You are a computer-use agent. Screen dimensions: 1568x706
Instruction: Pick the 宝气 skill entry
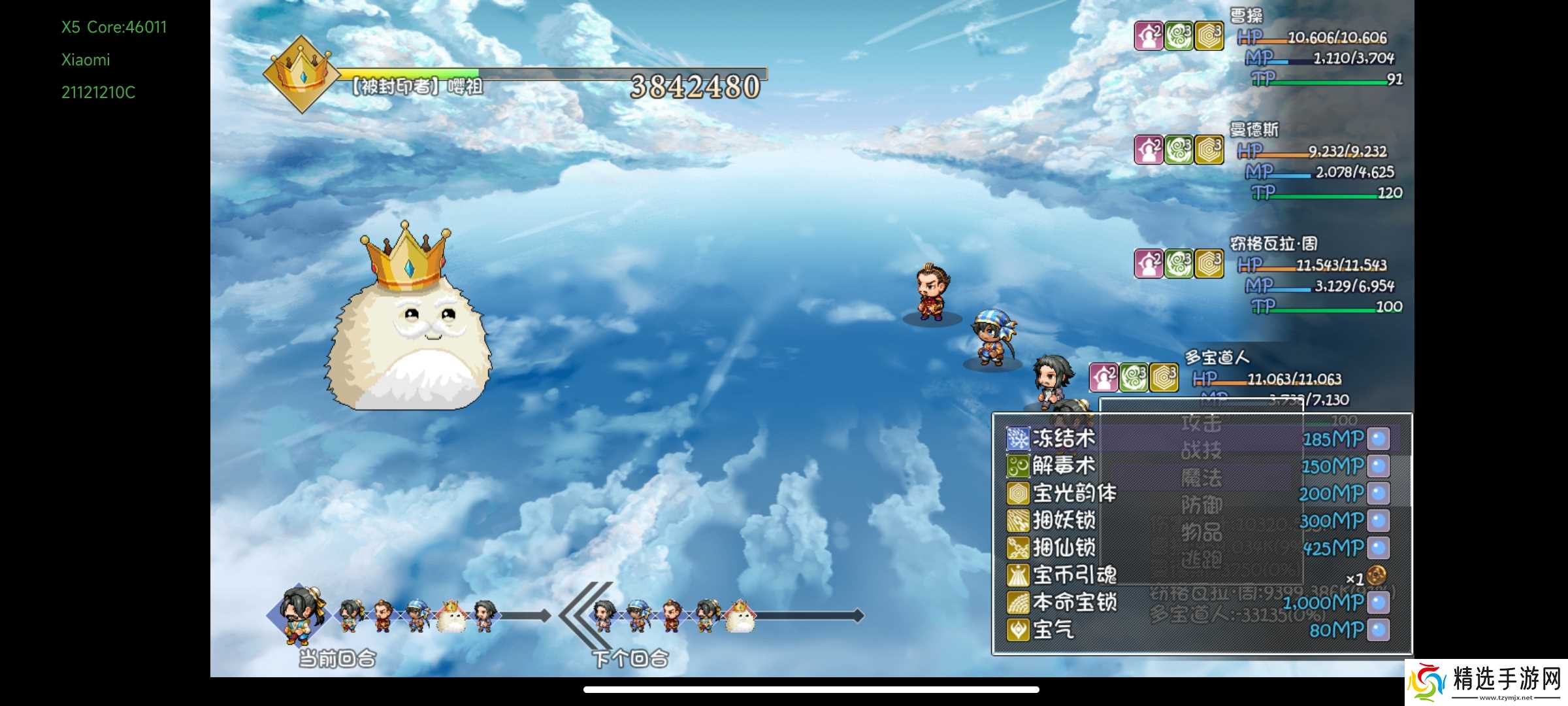pos(1053,630)
